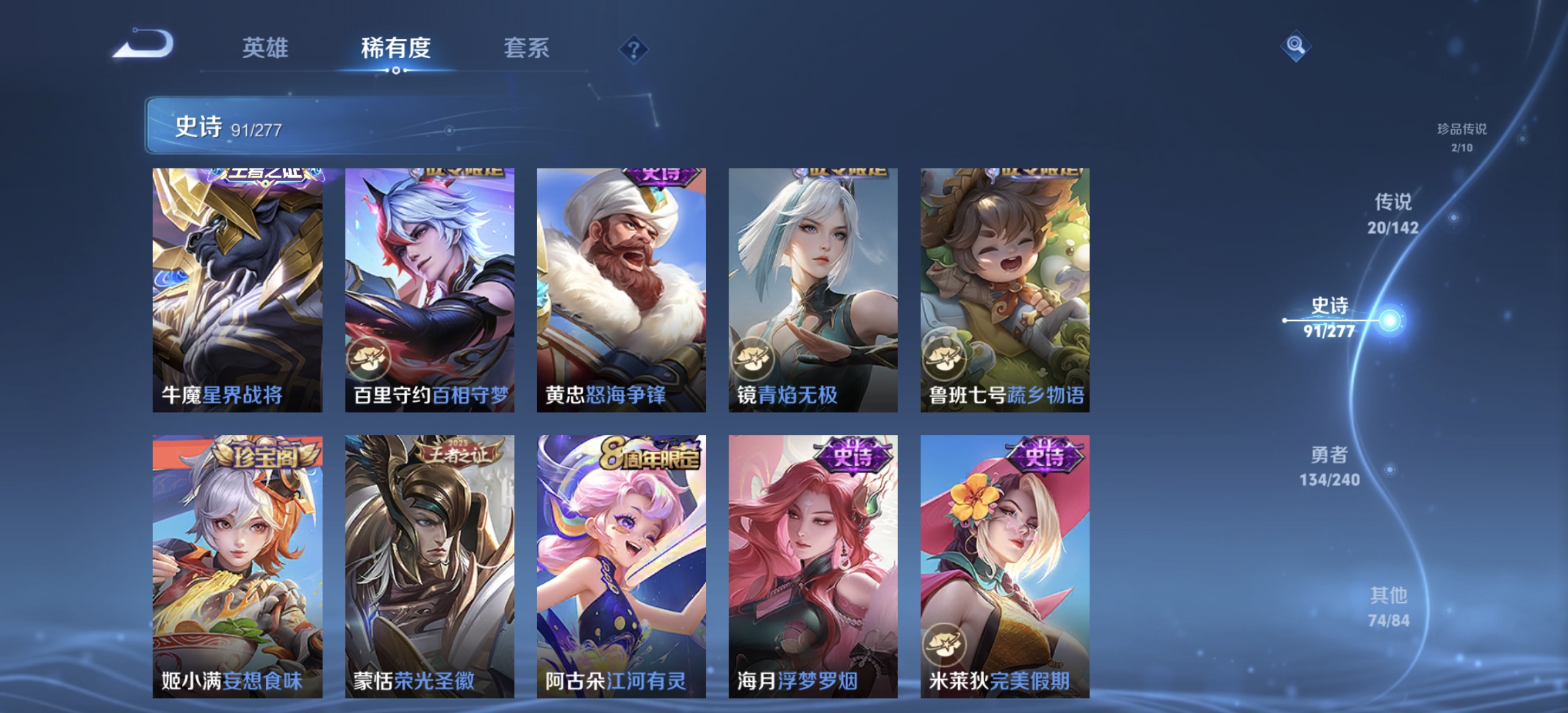This screenshot has height=713, width=1568.
Task: Switch to the 套系 tab
Action: tap(528, 48)
